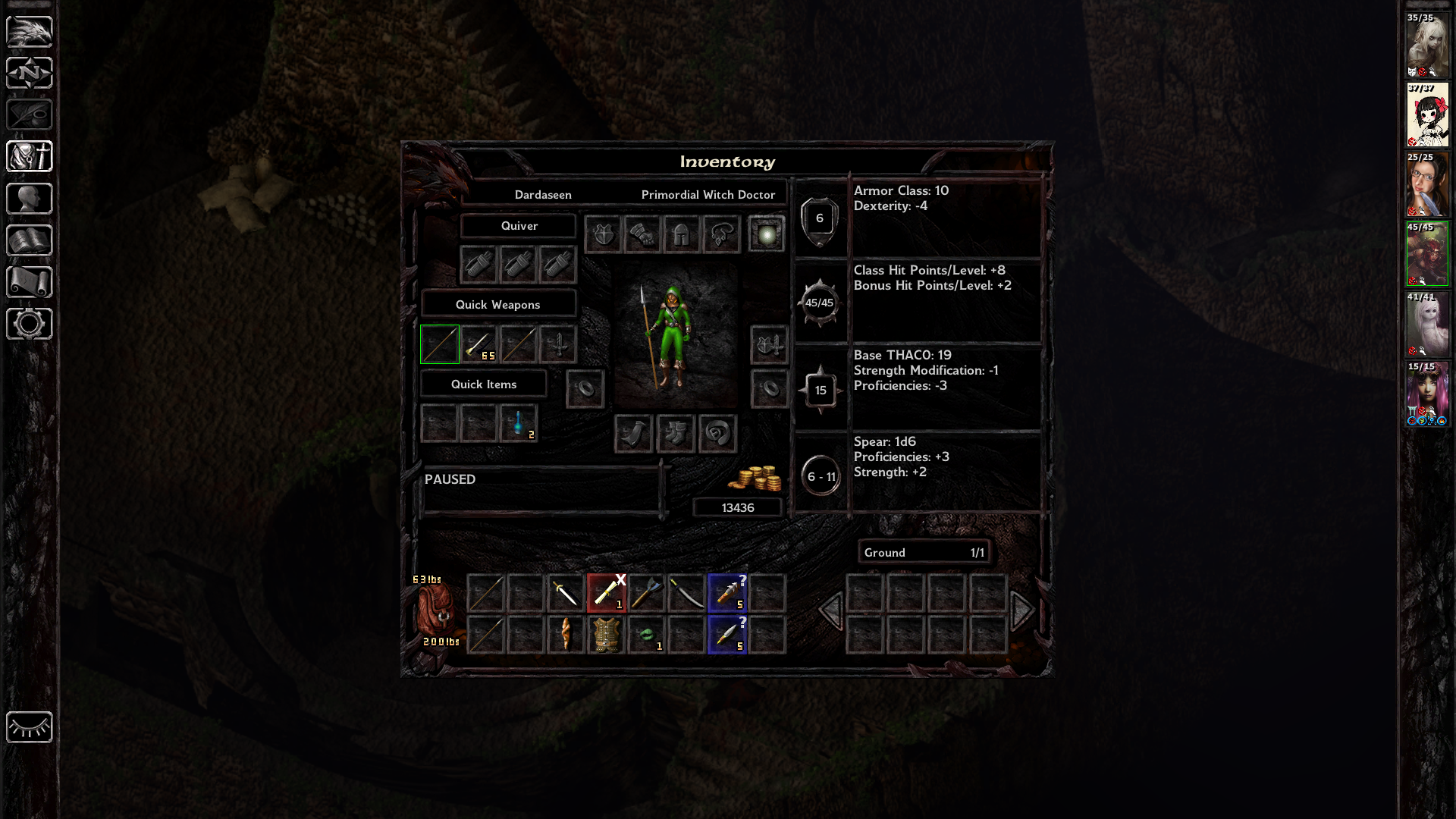Select the curved scimitar in backpack

point(686,592)
